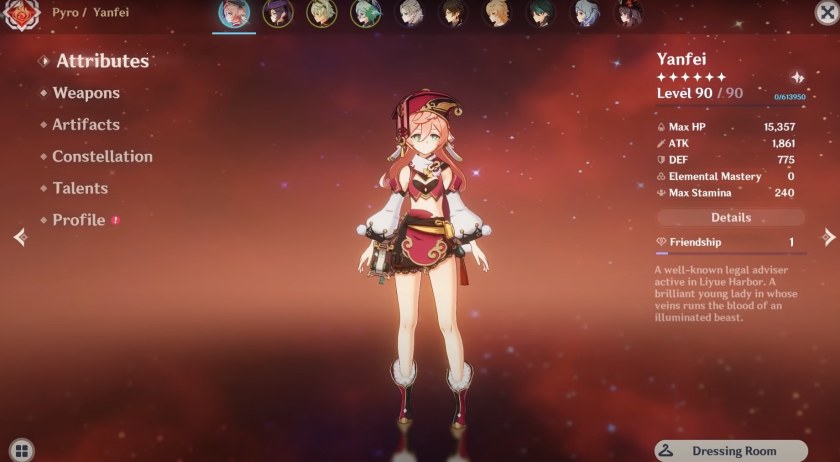This screenshot has height=462, width=840.
Task: Choose the purple-hatted character portrait
Action: point(278,13)
